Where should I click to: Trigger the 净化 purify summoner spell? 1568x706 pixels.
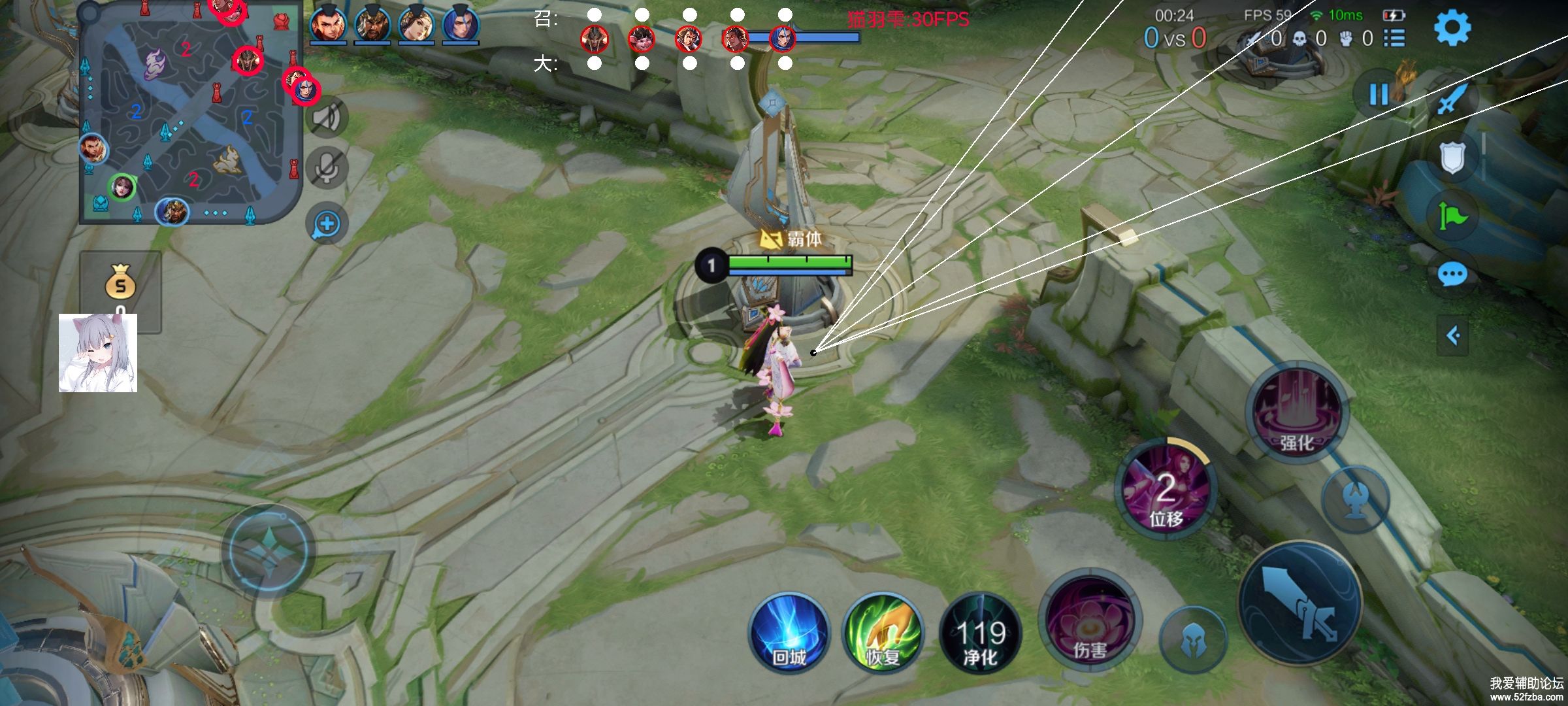pos(980,633)
